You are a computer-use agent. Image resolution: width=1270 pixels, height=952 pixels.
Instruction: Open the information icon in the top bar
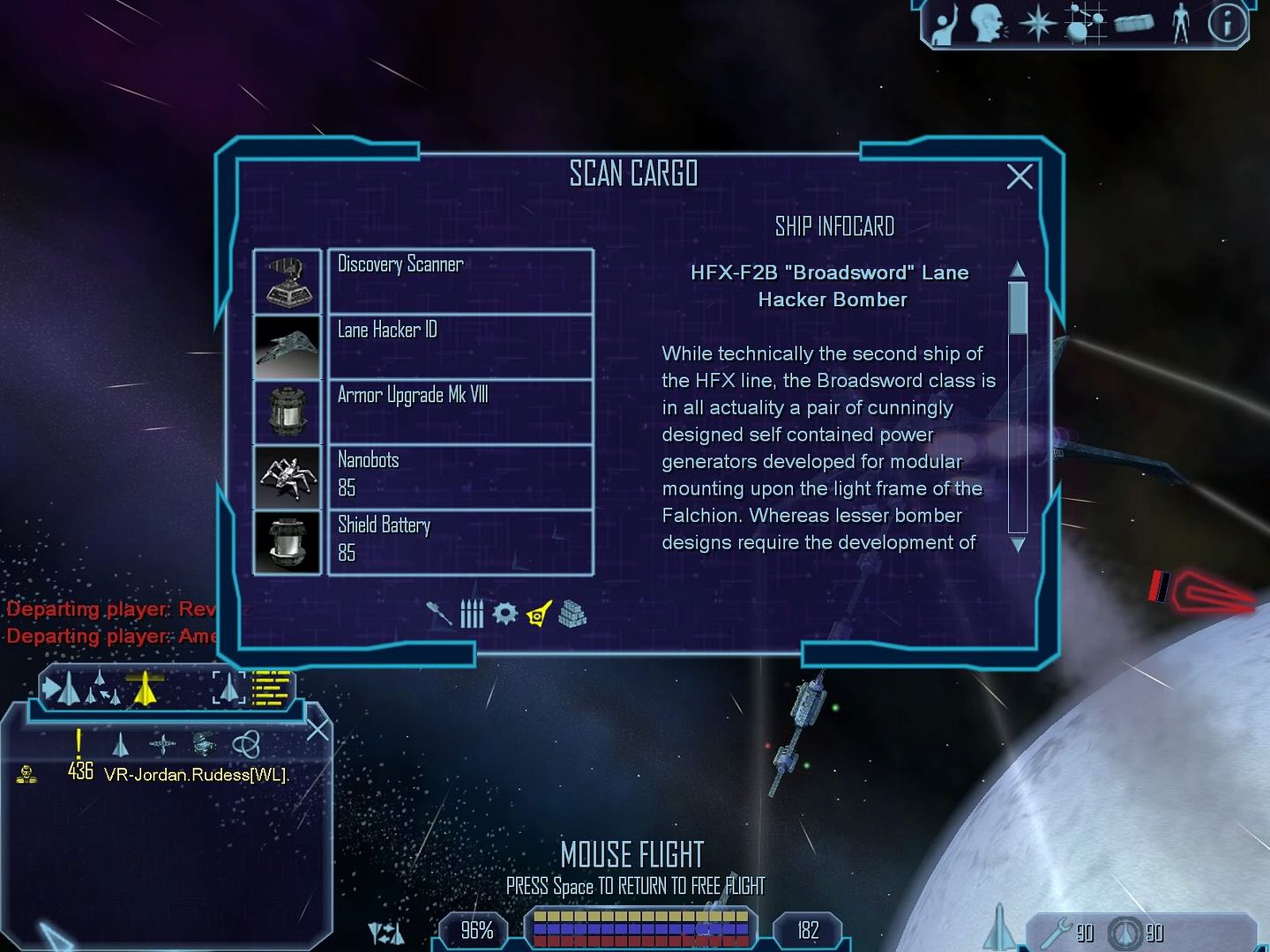(x=1227, y=24)
